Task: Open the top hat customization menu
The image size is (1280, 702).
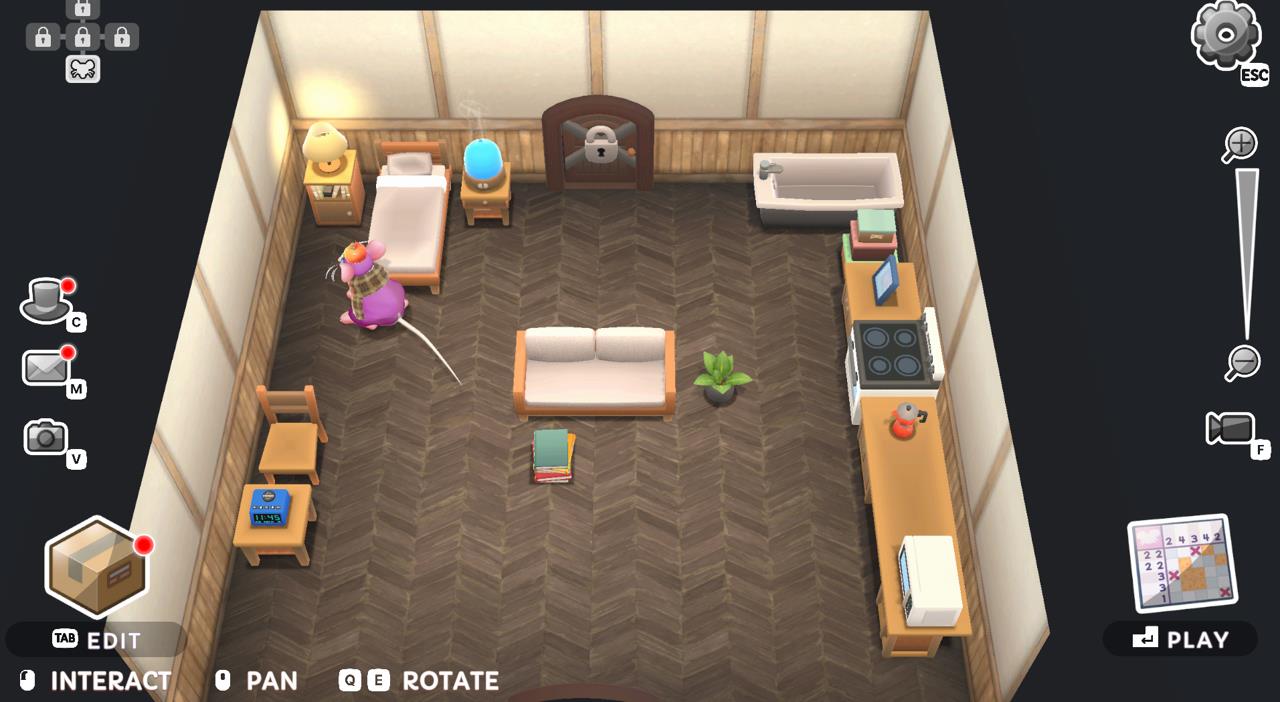Action: point(45,300)
